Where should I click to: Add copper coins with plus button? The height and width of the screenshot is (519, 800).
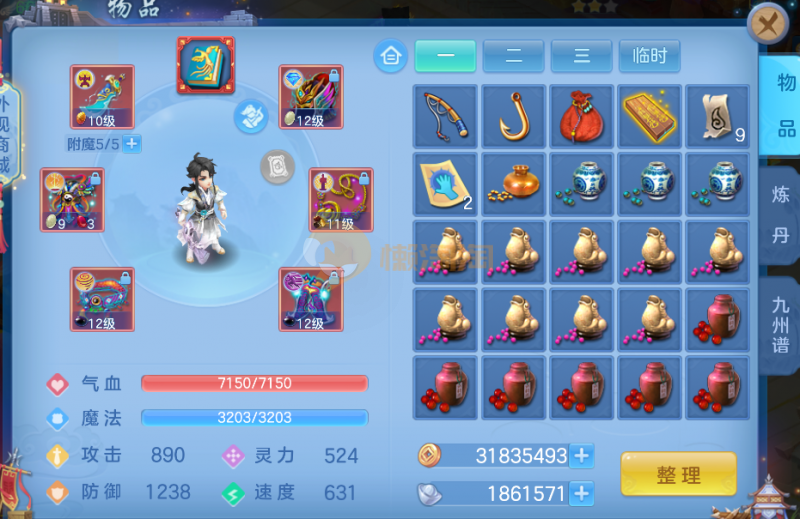click(x=581, y=456)
